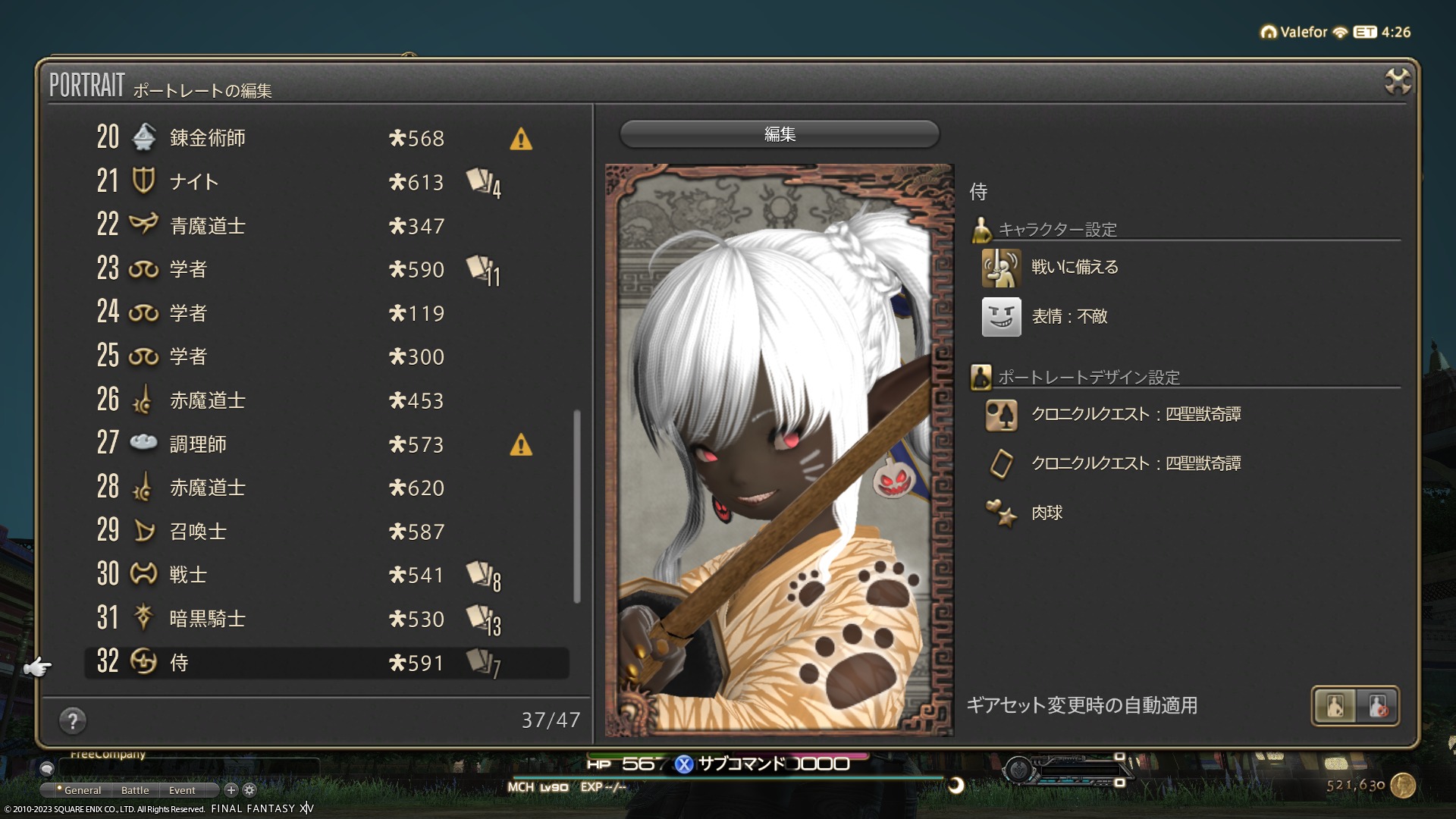Close the Portrait window
Screen dimensions: 1456x819
[1397, 81]
